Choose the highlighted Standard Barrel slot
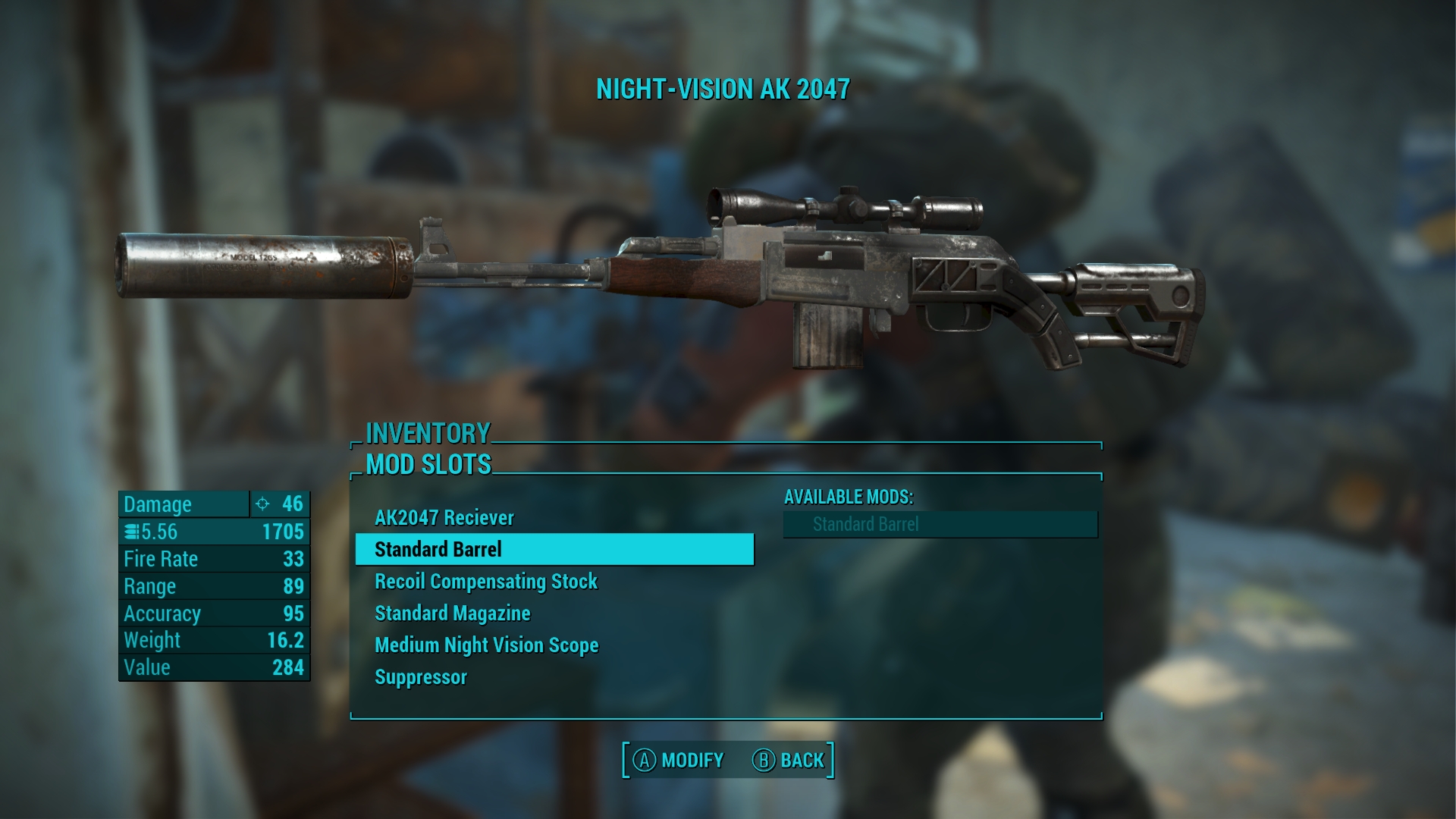 [554, 550]
